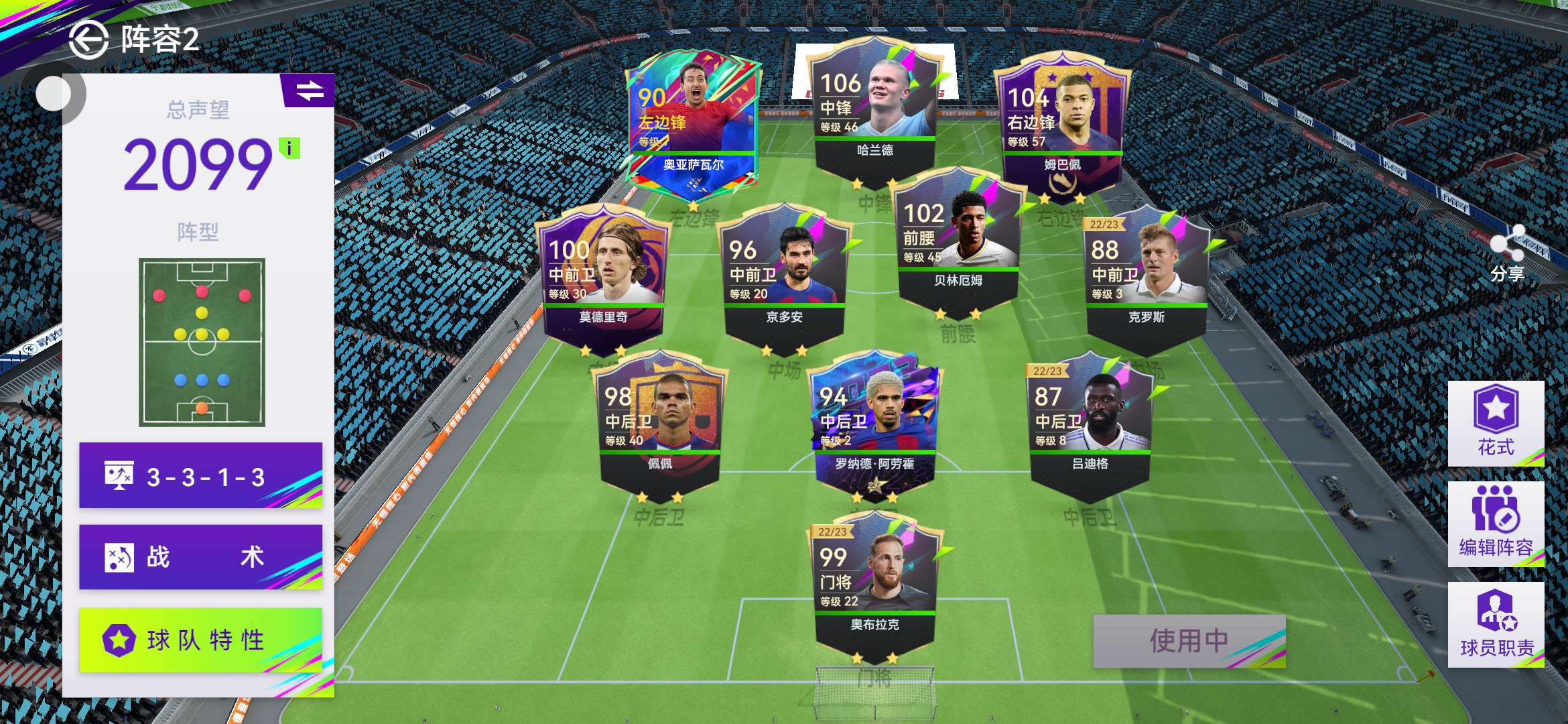Open 编辑阵容 to edit the lineup
This screenshot has height=724, width=1568.
click(1496, 524)
